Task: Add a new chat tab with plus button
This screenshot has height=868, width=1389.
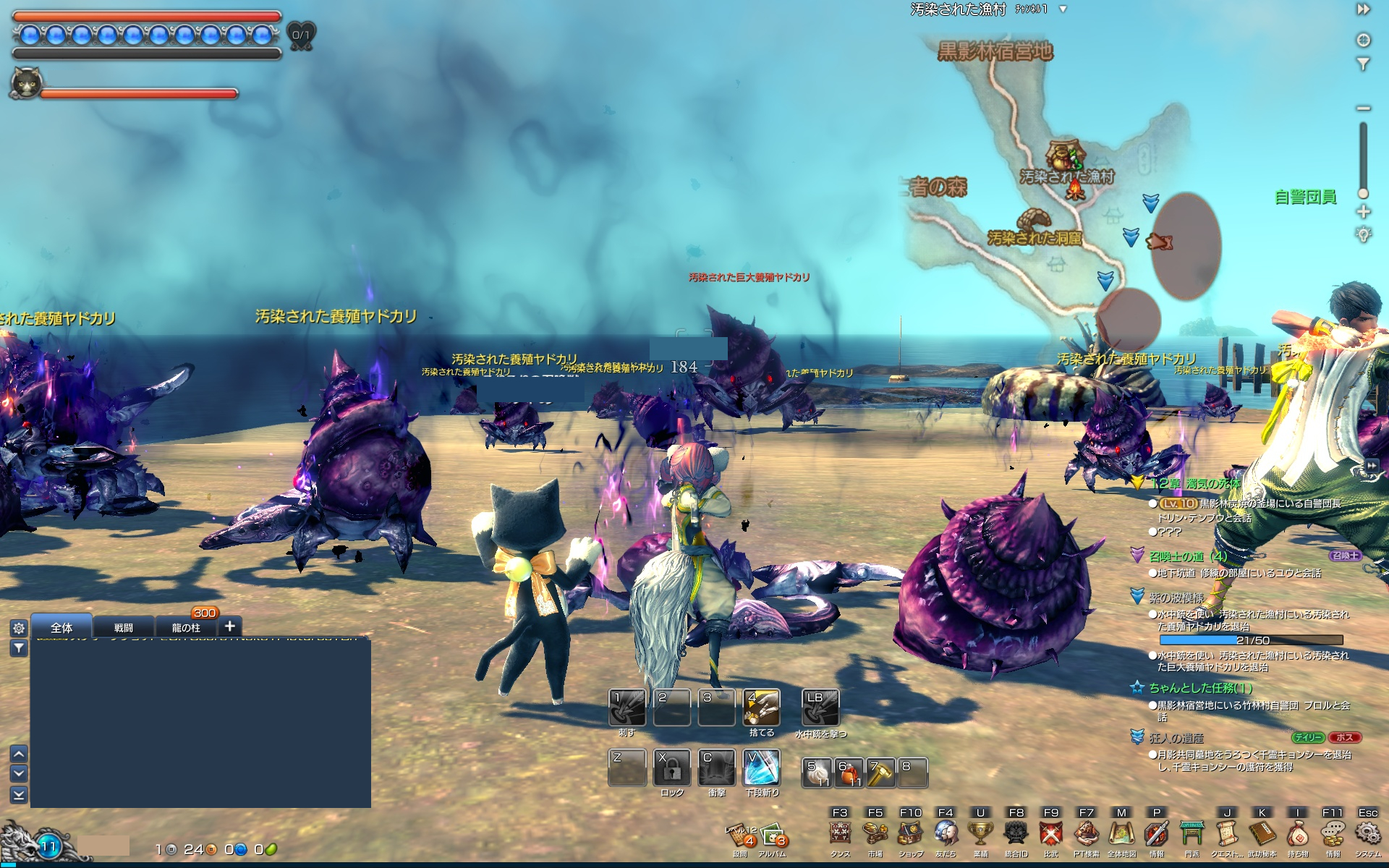Action: (x=230, y=626)
